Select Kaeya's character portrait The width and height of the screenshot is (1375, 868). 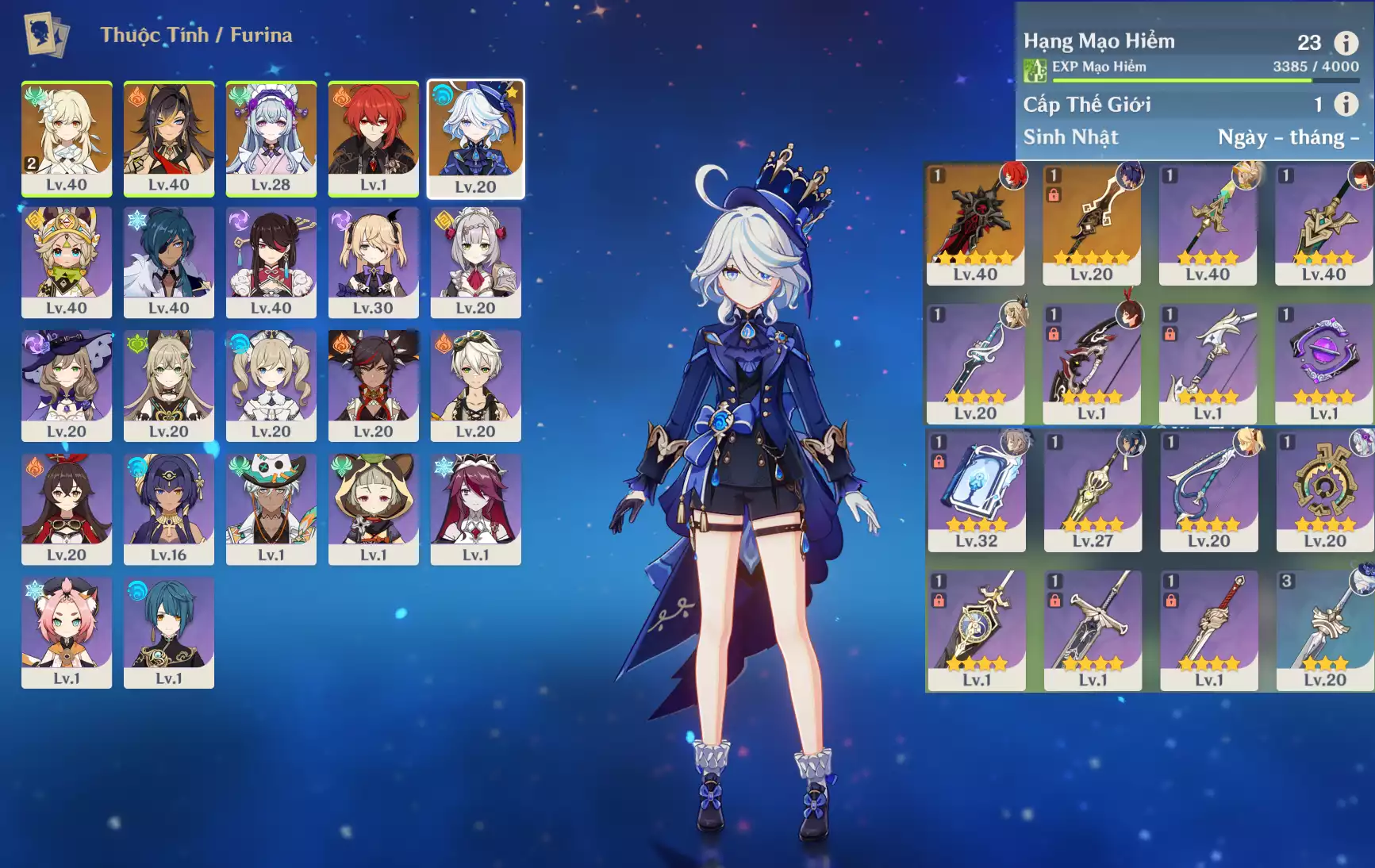pos(168,263)
